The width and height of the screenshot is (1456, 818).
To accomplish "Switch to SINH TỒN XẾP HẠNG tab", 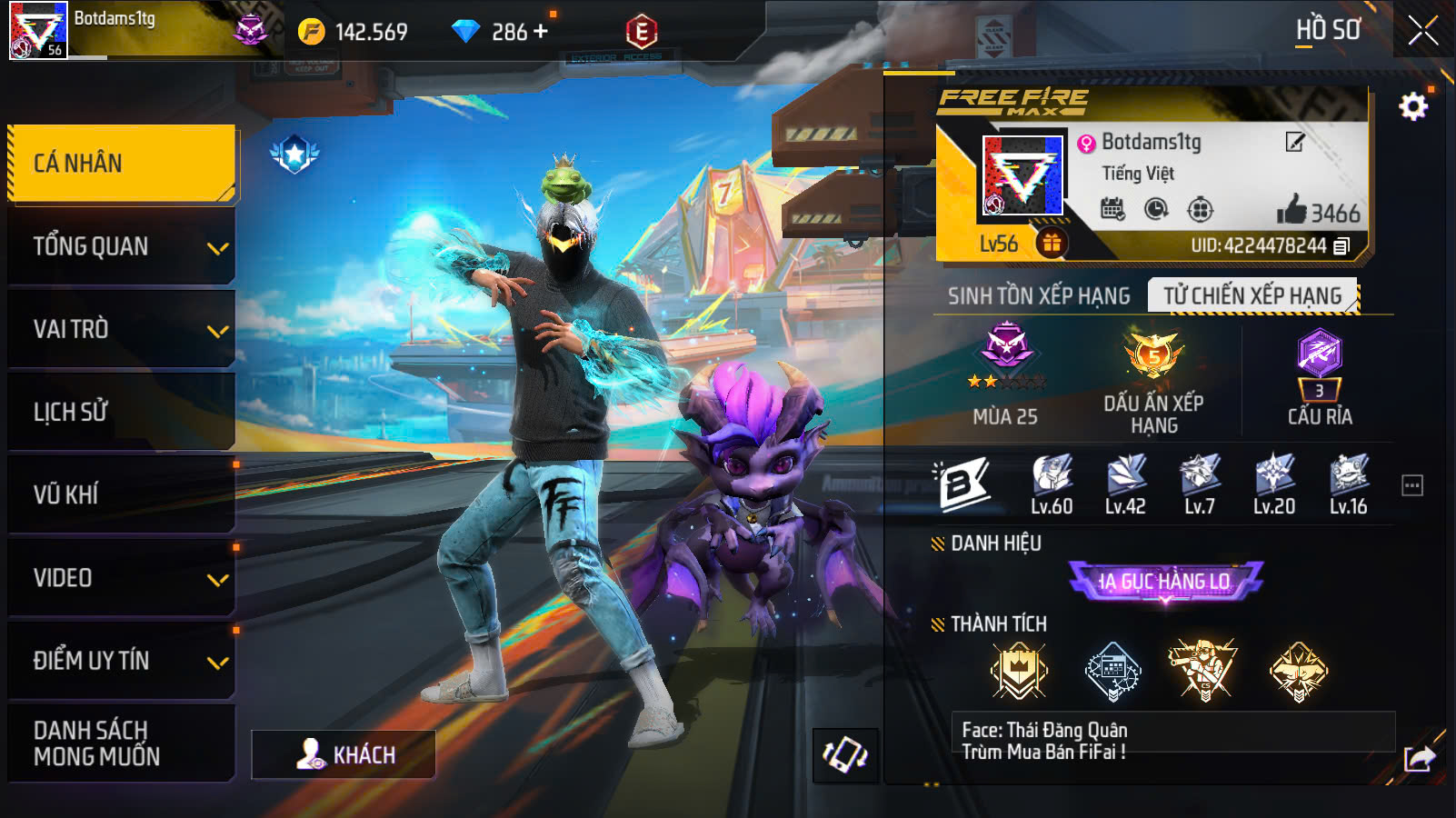I will point(1039,296).
